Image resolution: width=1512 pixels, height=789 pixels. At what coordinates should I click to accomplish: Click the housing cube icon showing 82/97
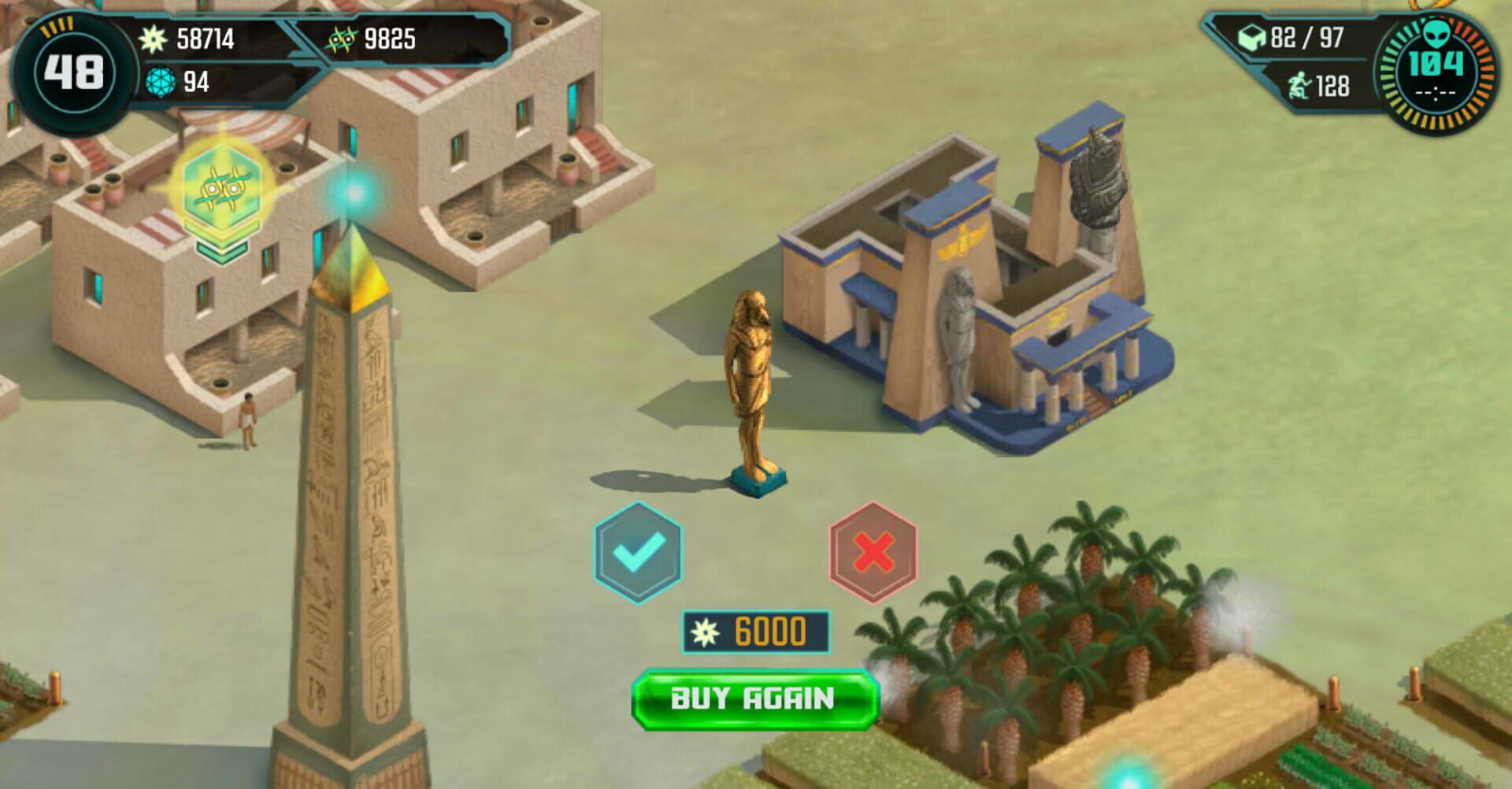1251,35
